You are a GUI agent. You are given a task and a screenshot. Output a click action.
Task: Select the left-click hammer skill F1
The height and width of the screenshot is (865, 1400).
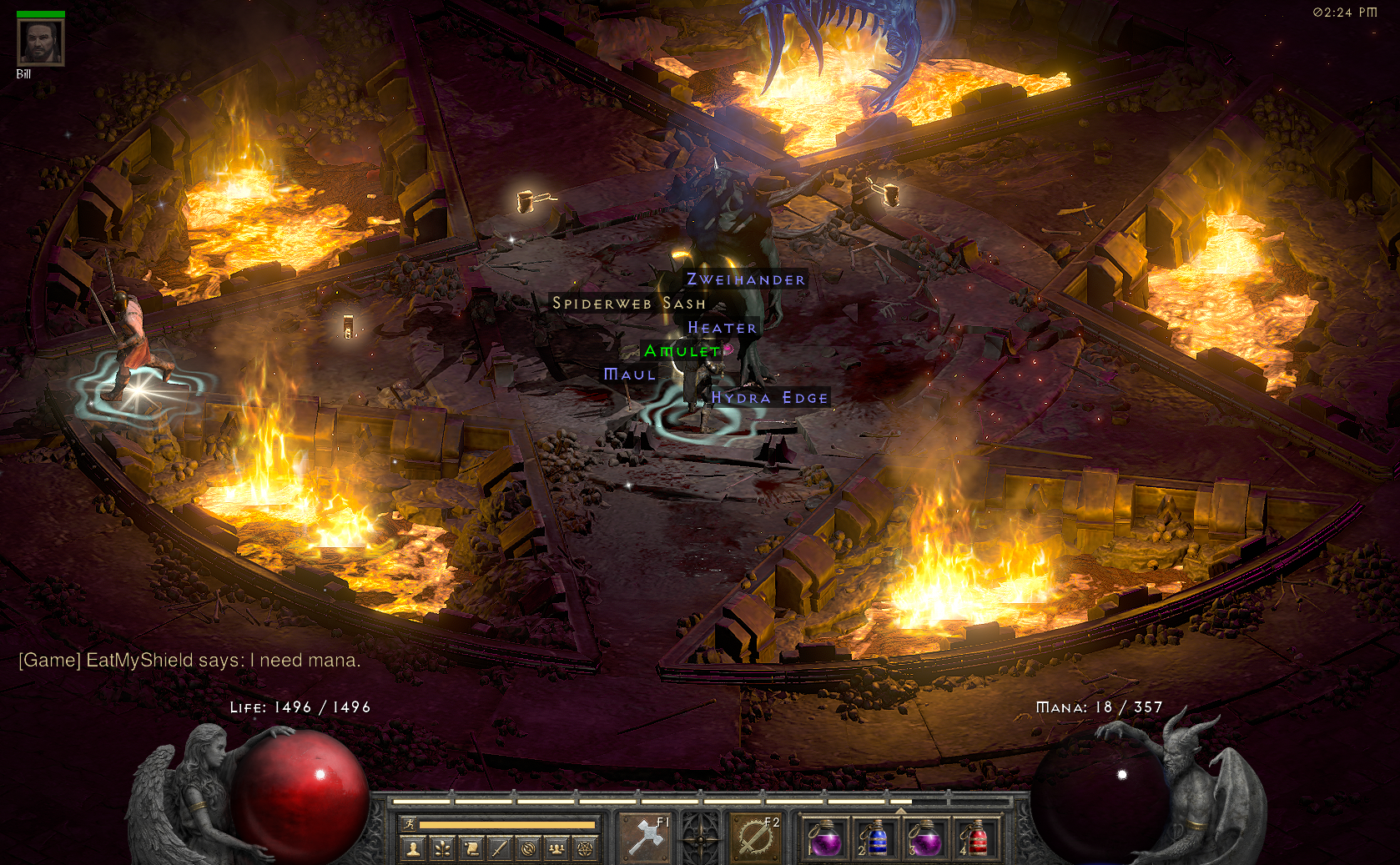(646, 837)
